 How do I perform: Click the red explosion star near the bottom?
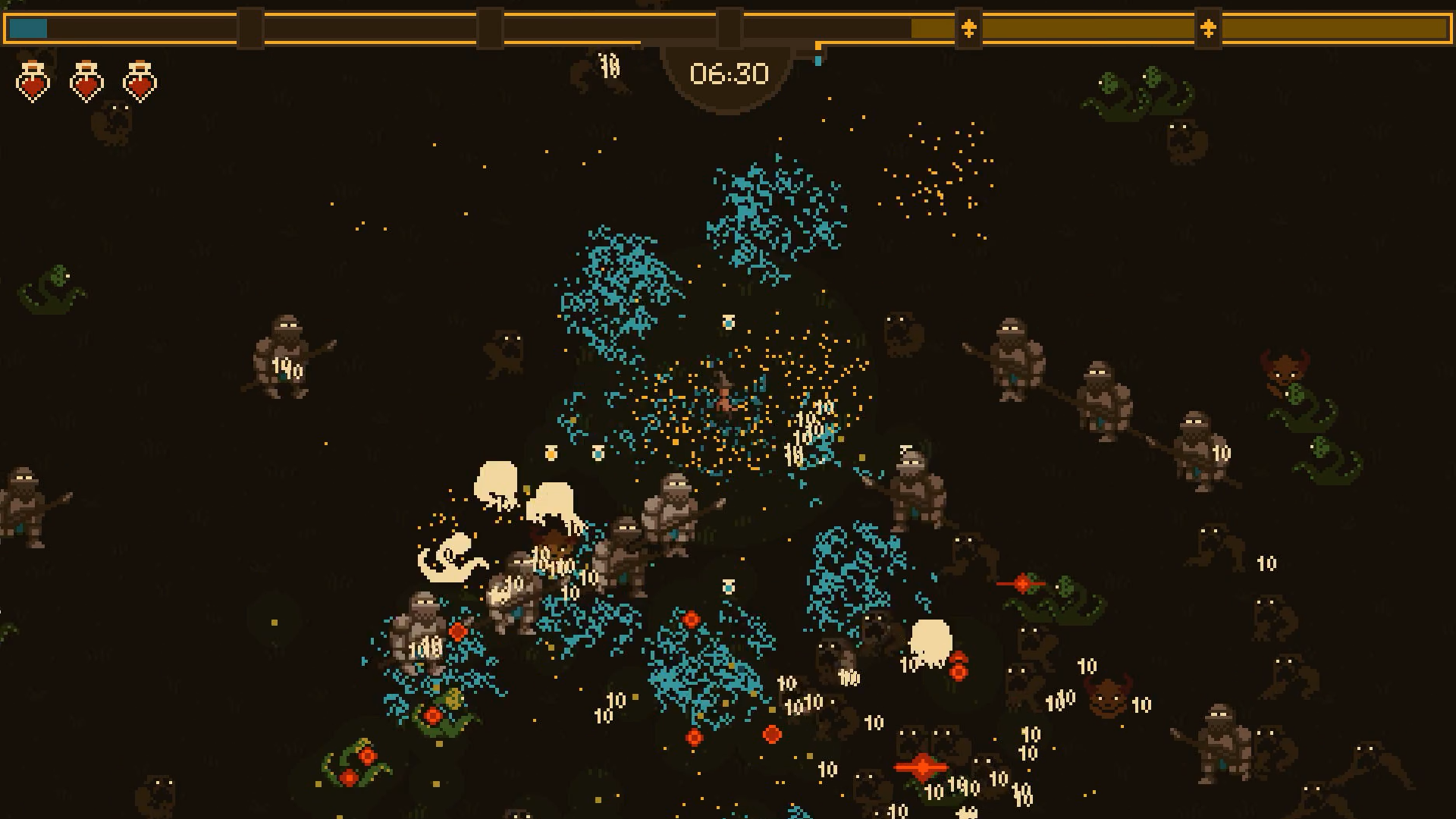[x=920, y=767]
